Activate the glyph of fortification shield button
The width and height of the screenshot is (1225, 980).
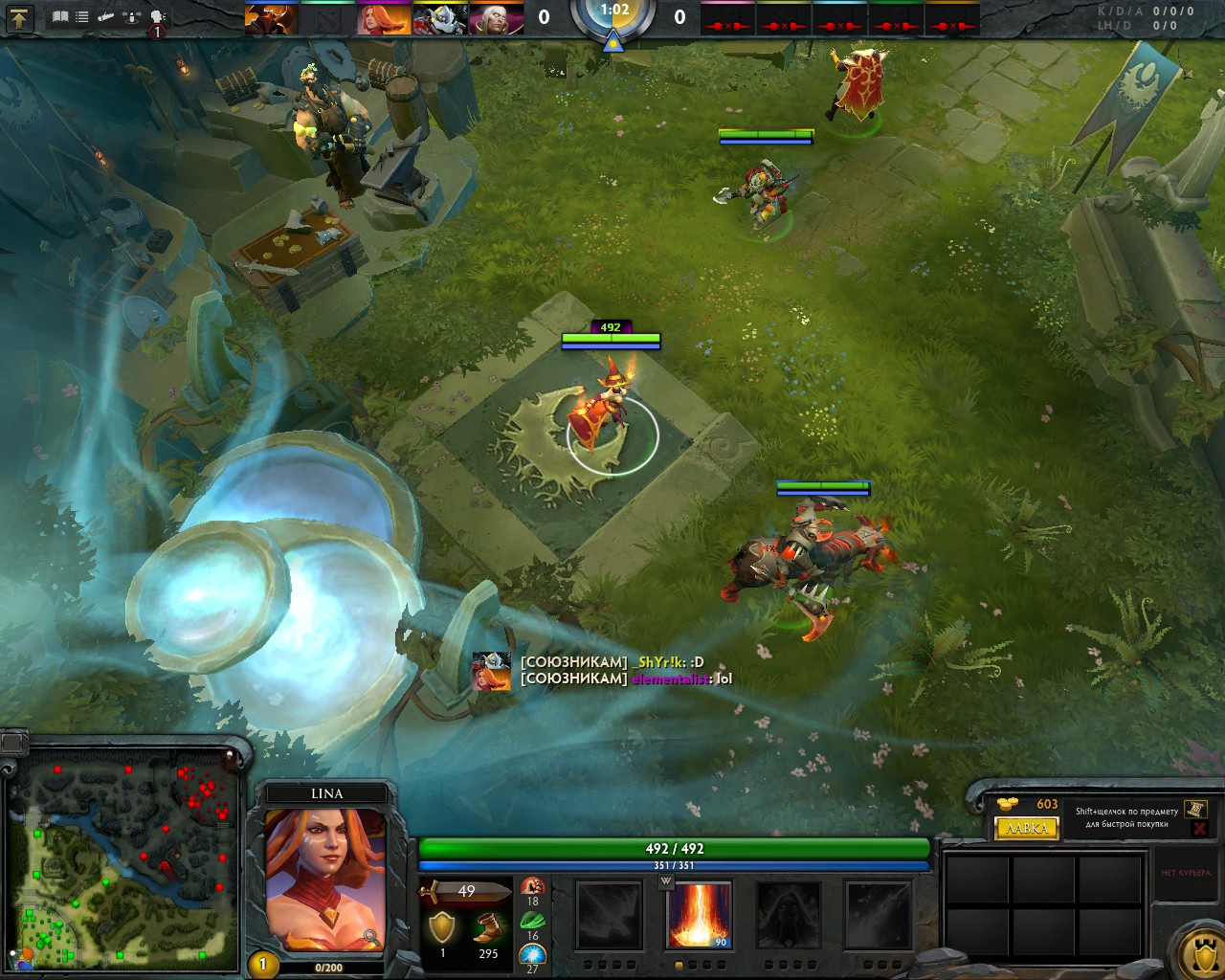tap(1200, 952)
